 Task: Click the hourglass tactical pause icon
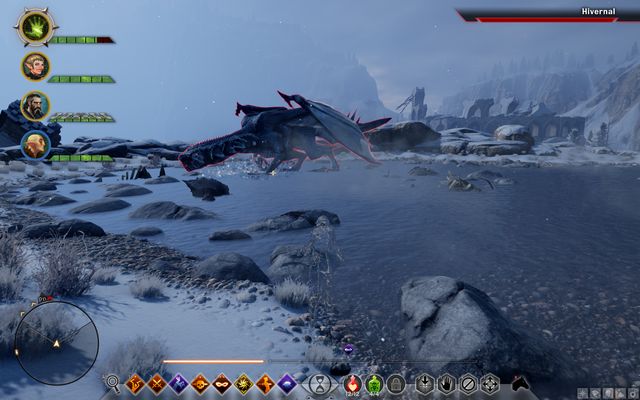tap(319, 383)
